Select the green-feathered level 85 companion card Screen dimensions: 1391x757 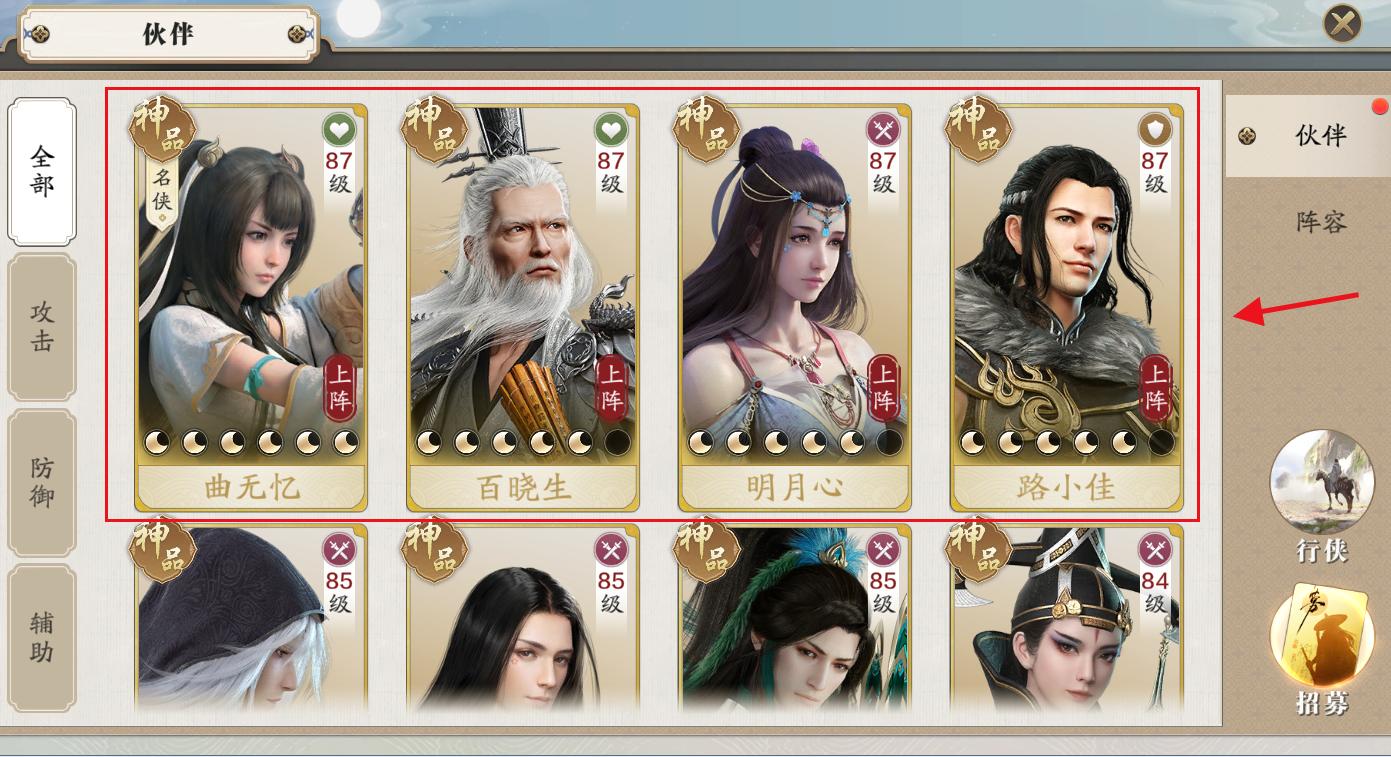point(795,620)
